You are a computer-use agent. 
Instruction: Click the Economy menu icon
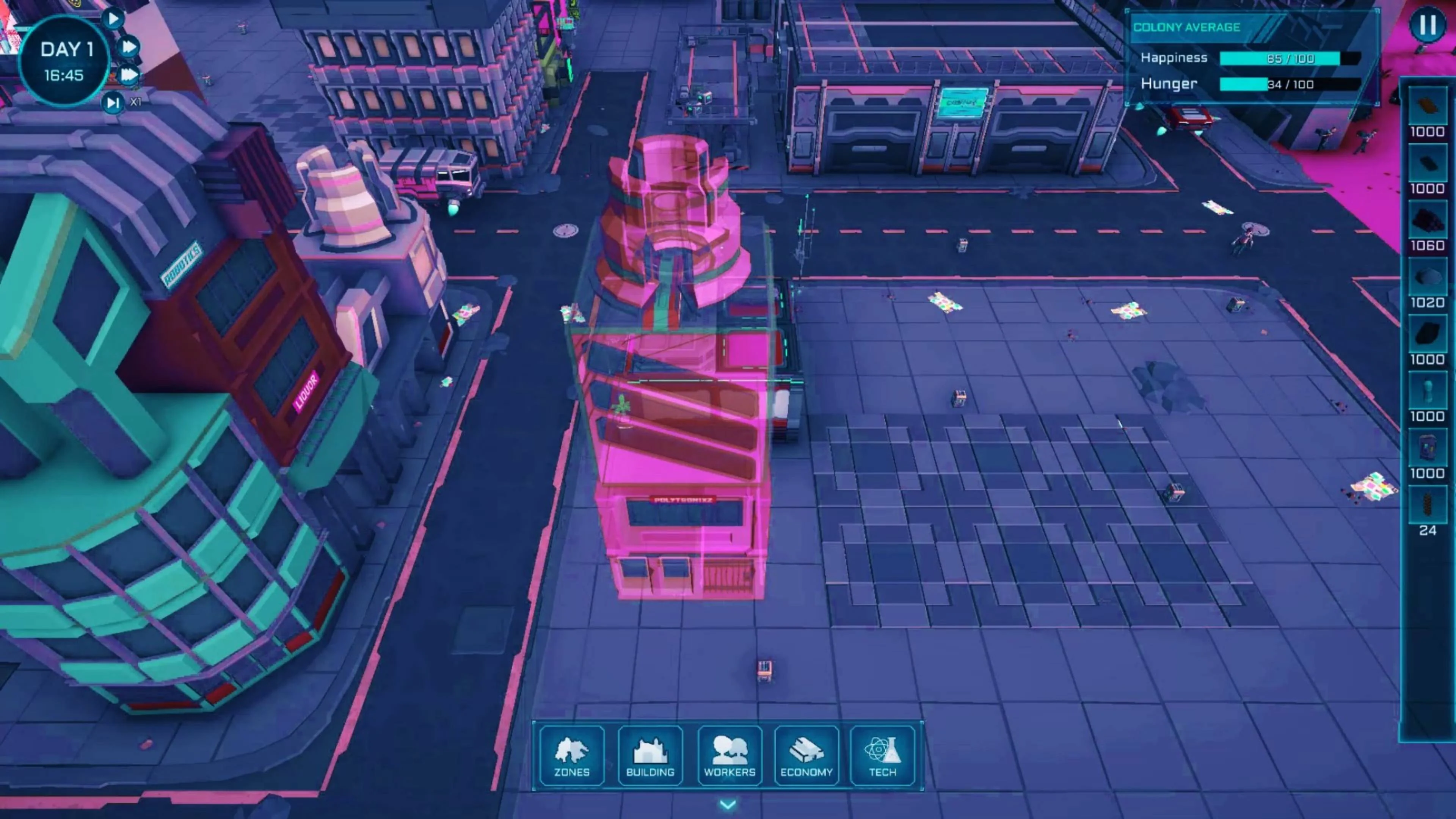pyautogui.click(x=806, y=756)
